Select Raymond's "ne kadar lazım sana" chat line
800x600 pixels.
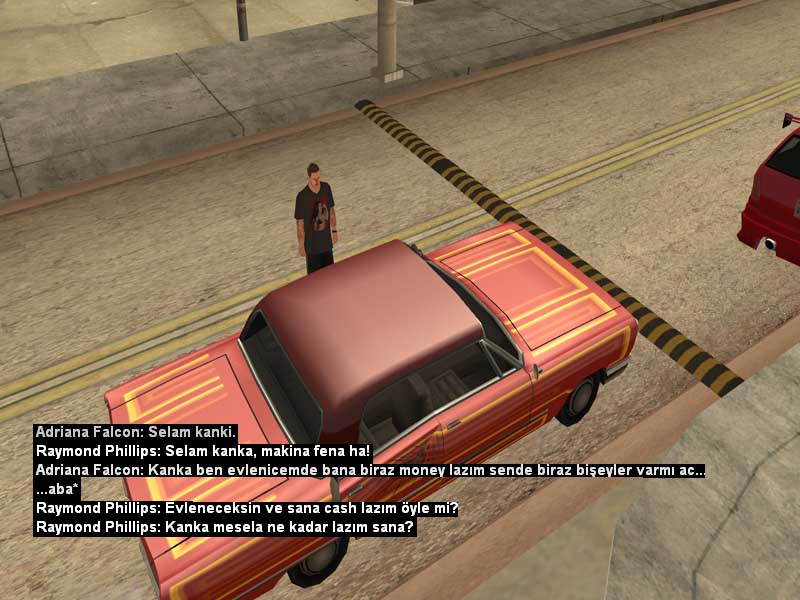[x=225, y=527]
